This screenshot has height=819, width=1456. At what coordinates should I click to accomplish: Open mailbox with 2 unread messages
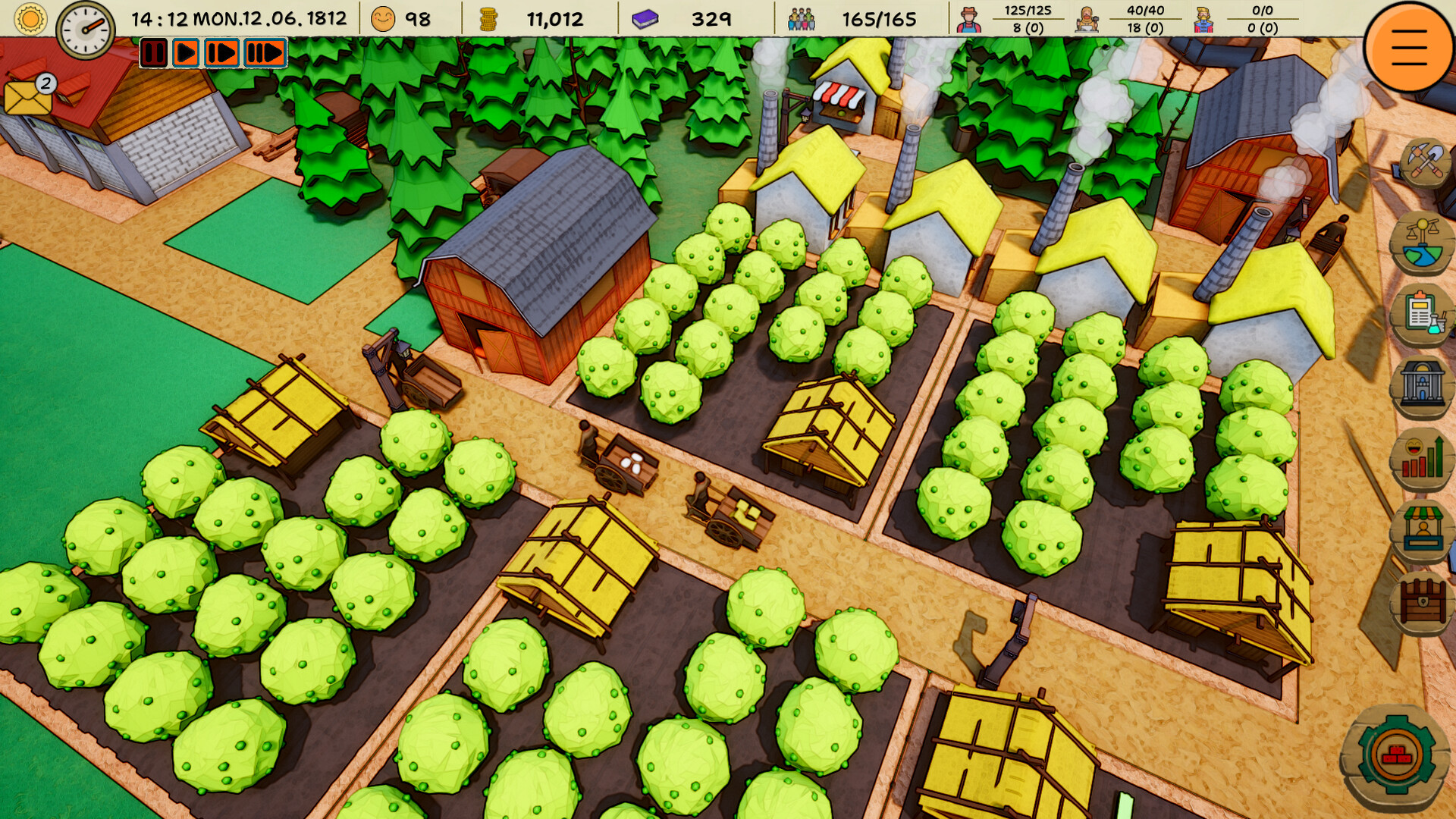coord(27,99)
